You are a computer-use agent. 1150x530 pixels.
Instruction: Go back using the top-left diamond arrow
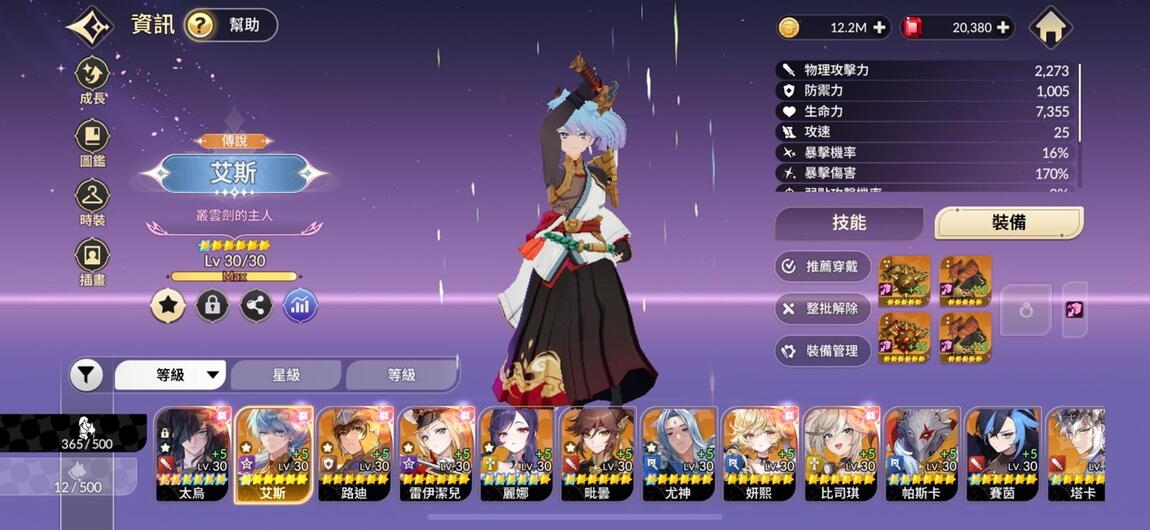click(x=89, y=26)
